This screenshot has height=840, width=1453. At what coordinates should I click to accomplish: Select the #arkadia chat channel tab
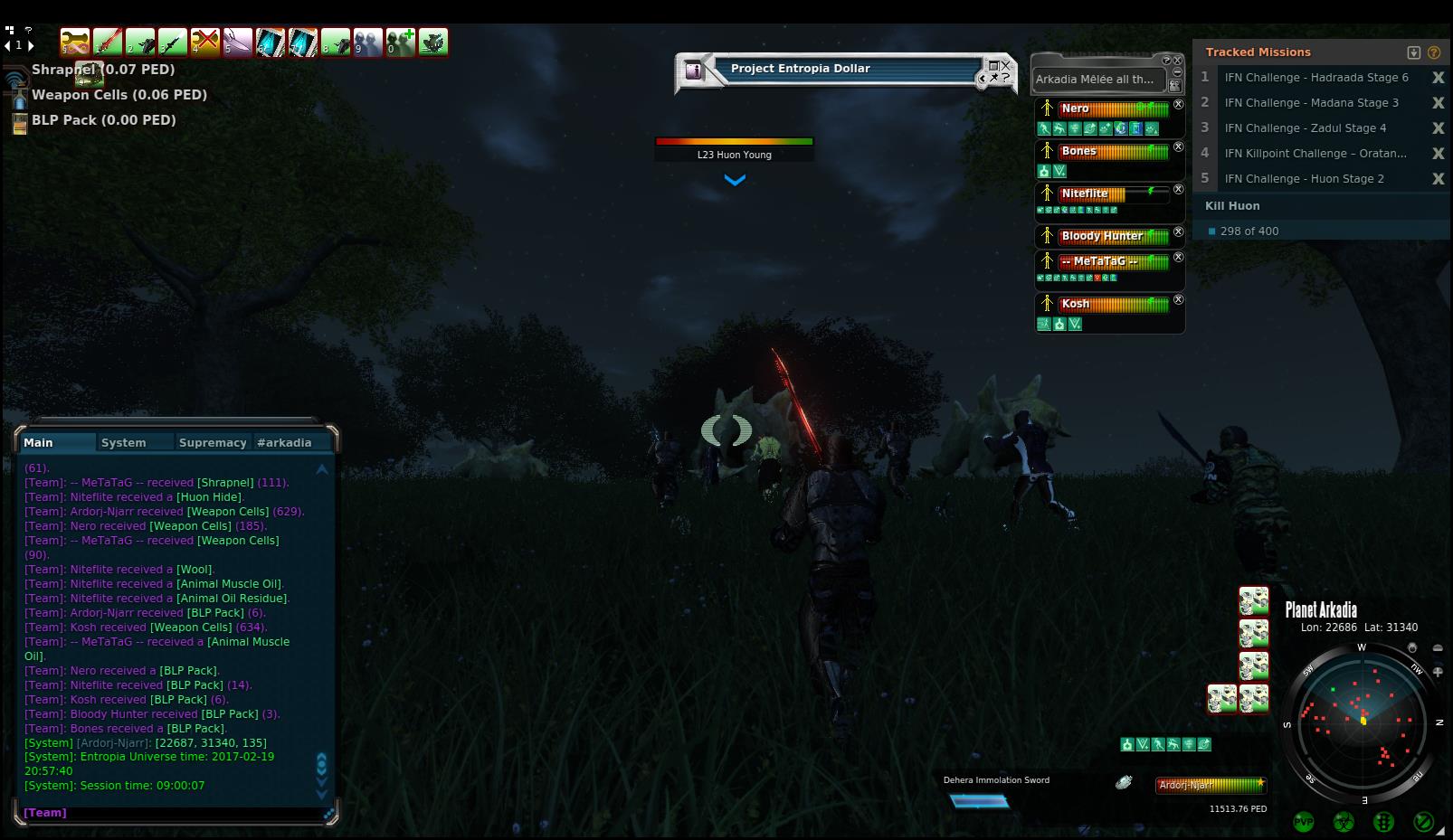(x=284, y=442)
